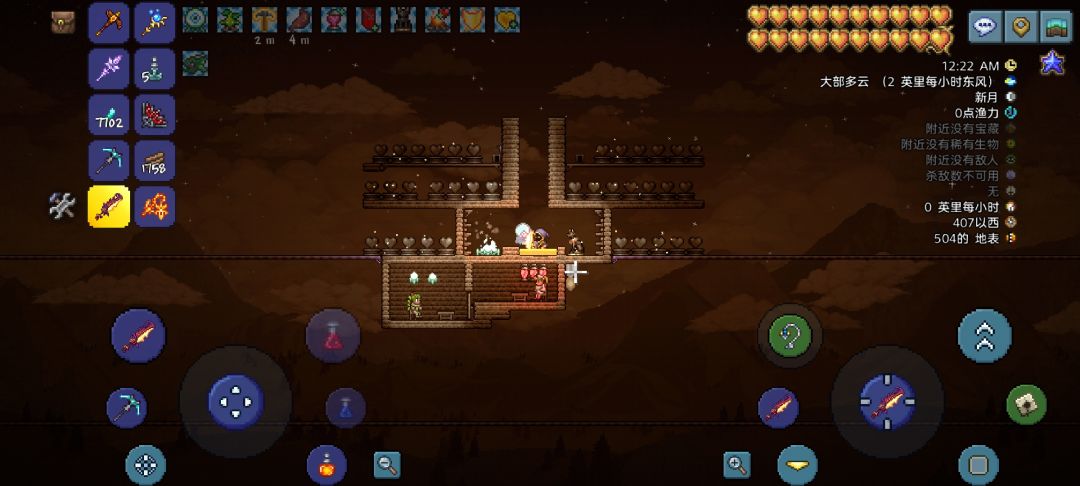Select the blue orb magic staff slot
The image size is (1080, 486).
[x=155, y=23]
